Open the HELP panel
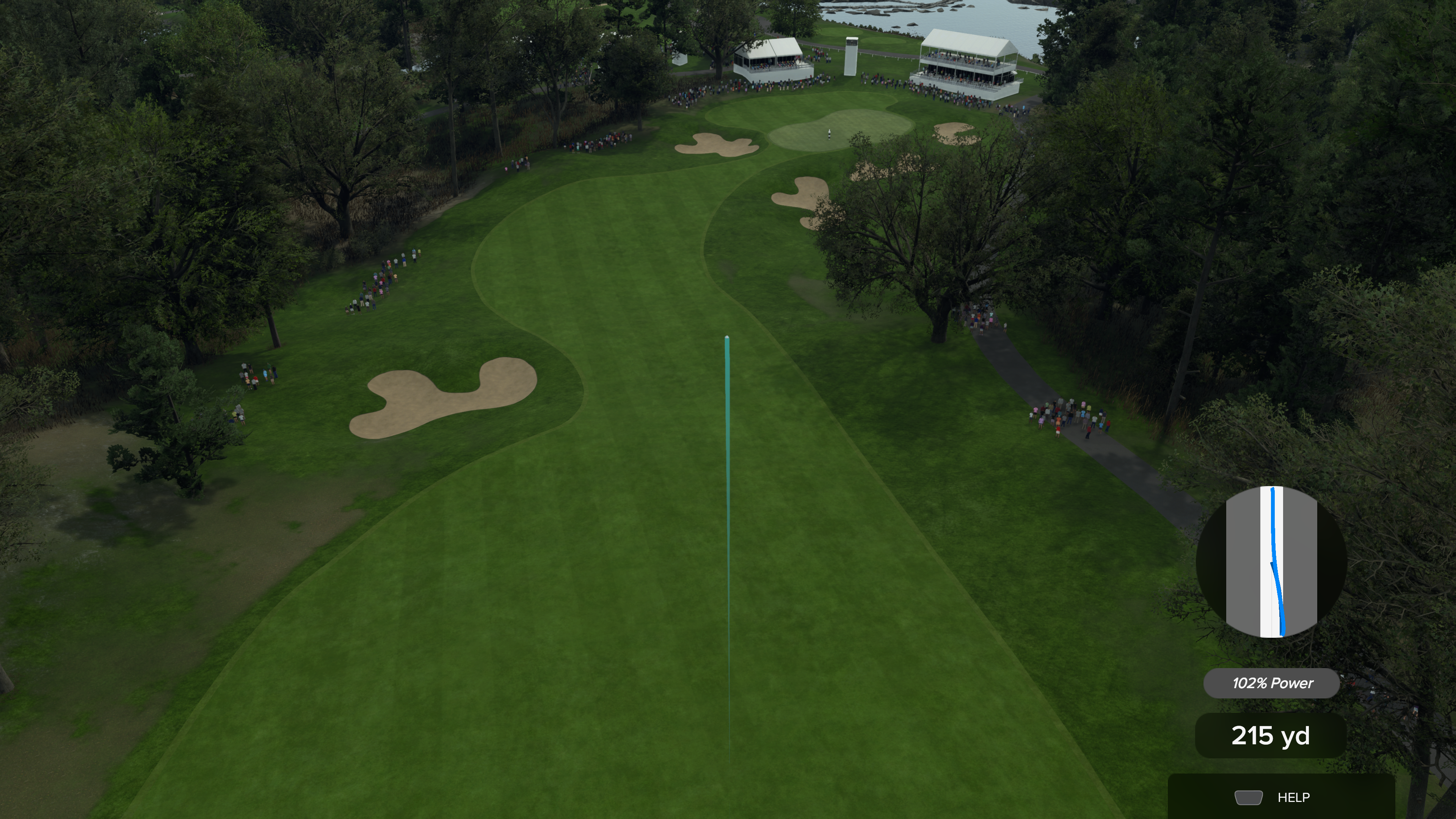Image resolution: width=1456 pixels, height=819 pixels. pyautogui.click(x=1281, y=797)
